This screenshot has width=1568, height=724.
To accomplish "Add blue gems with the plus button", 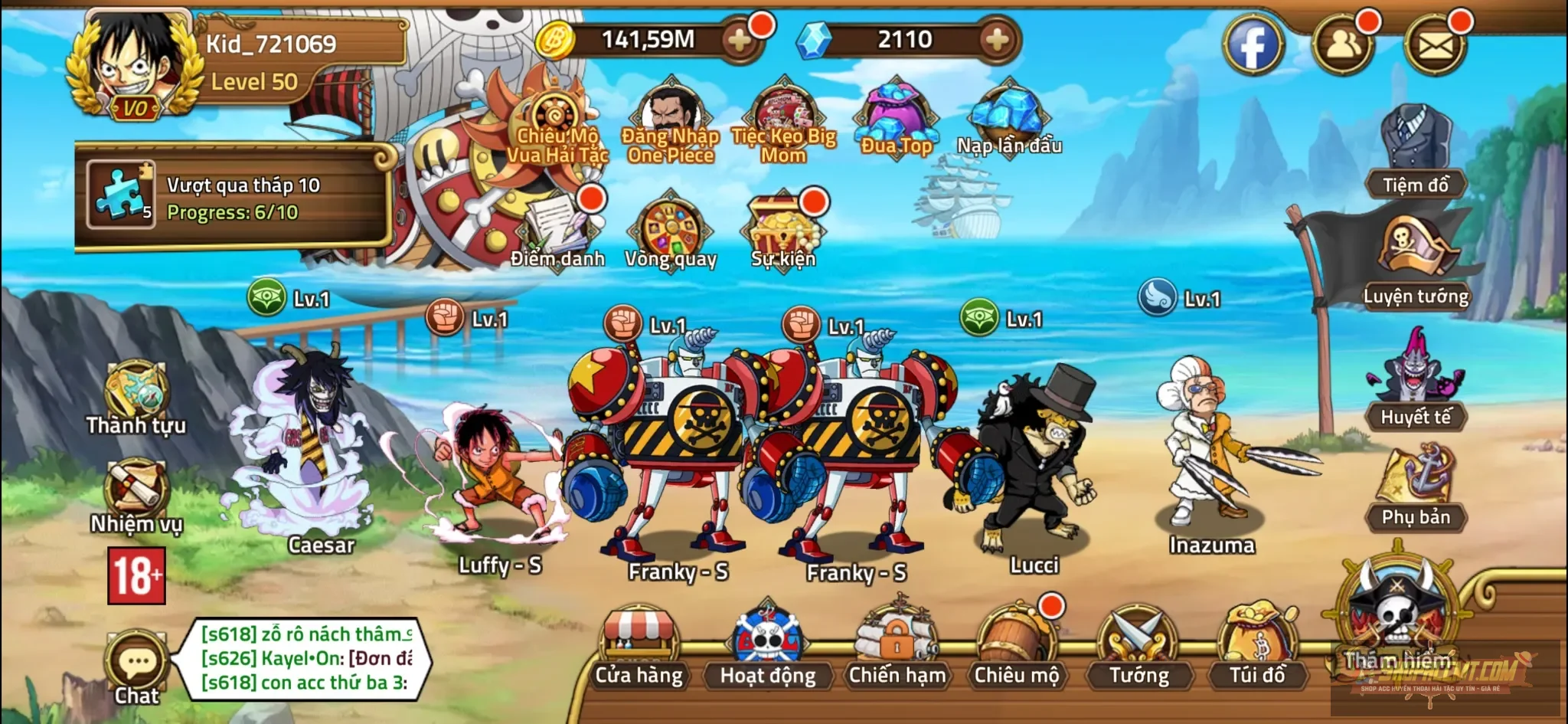I will click(997, 40).
